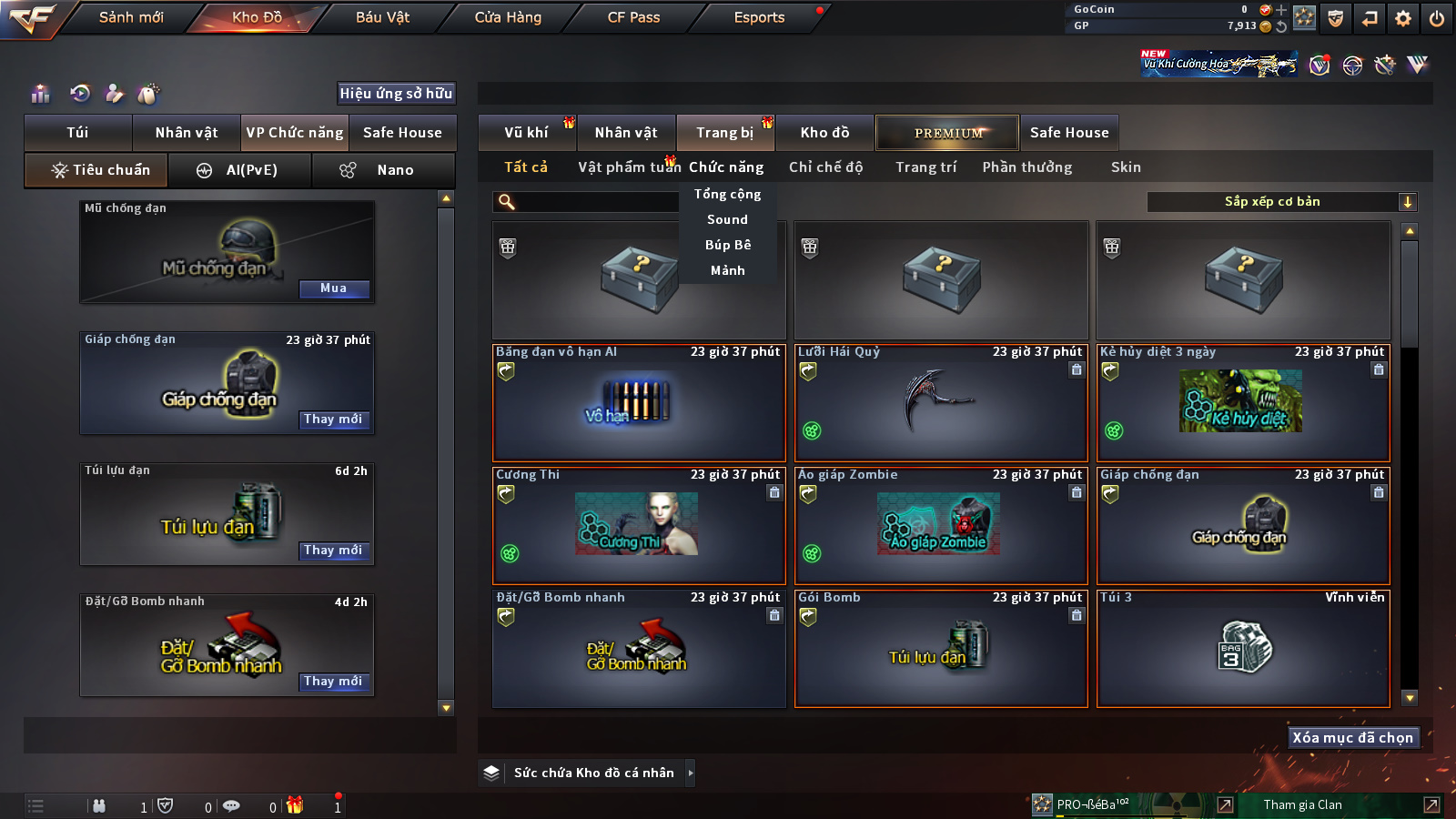Select Búp Bê from the dropdown
Screen dimensions: 1456x819
point(728,245)
